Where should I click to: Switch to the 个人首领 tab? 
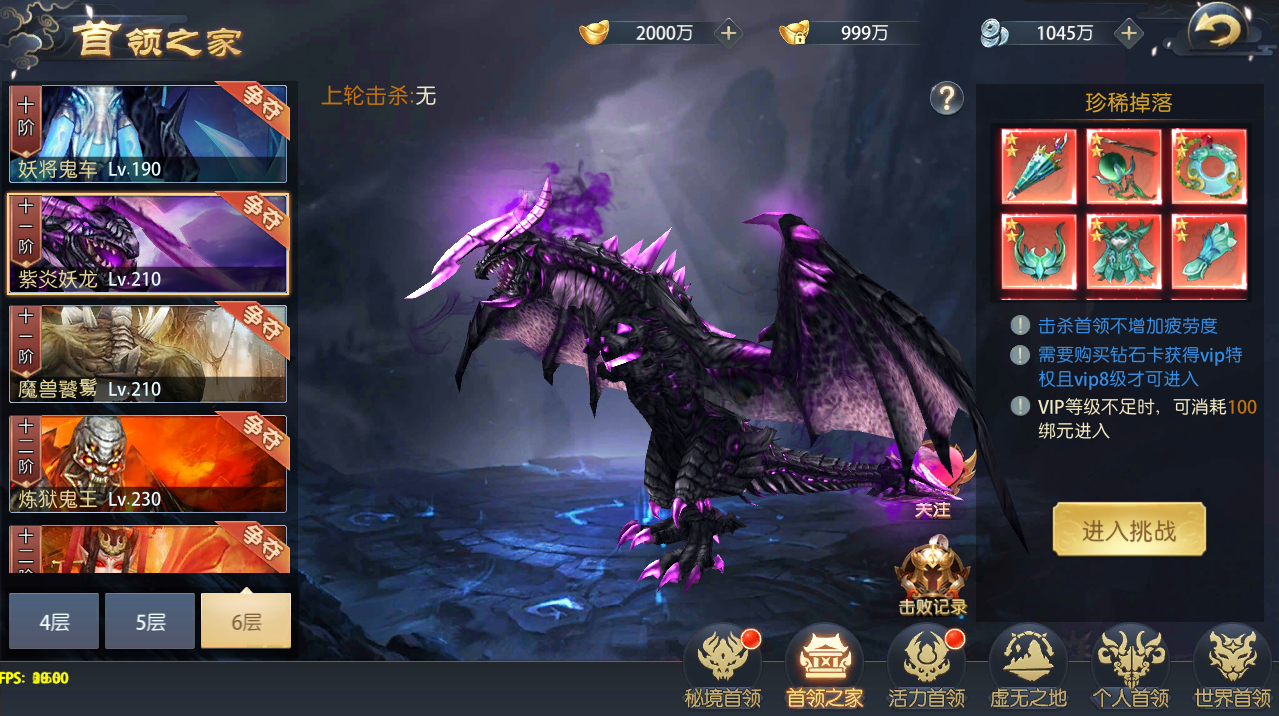click(1132, 667)
